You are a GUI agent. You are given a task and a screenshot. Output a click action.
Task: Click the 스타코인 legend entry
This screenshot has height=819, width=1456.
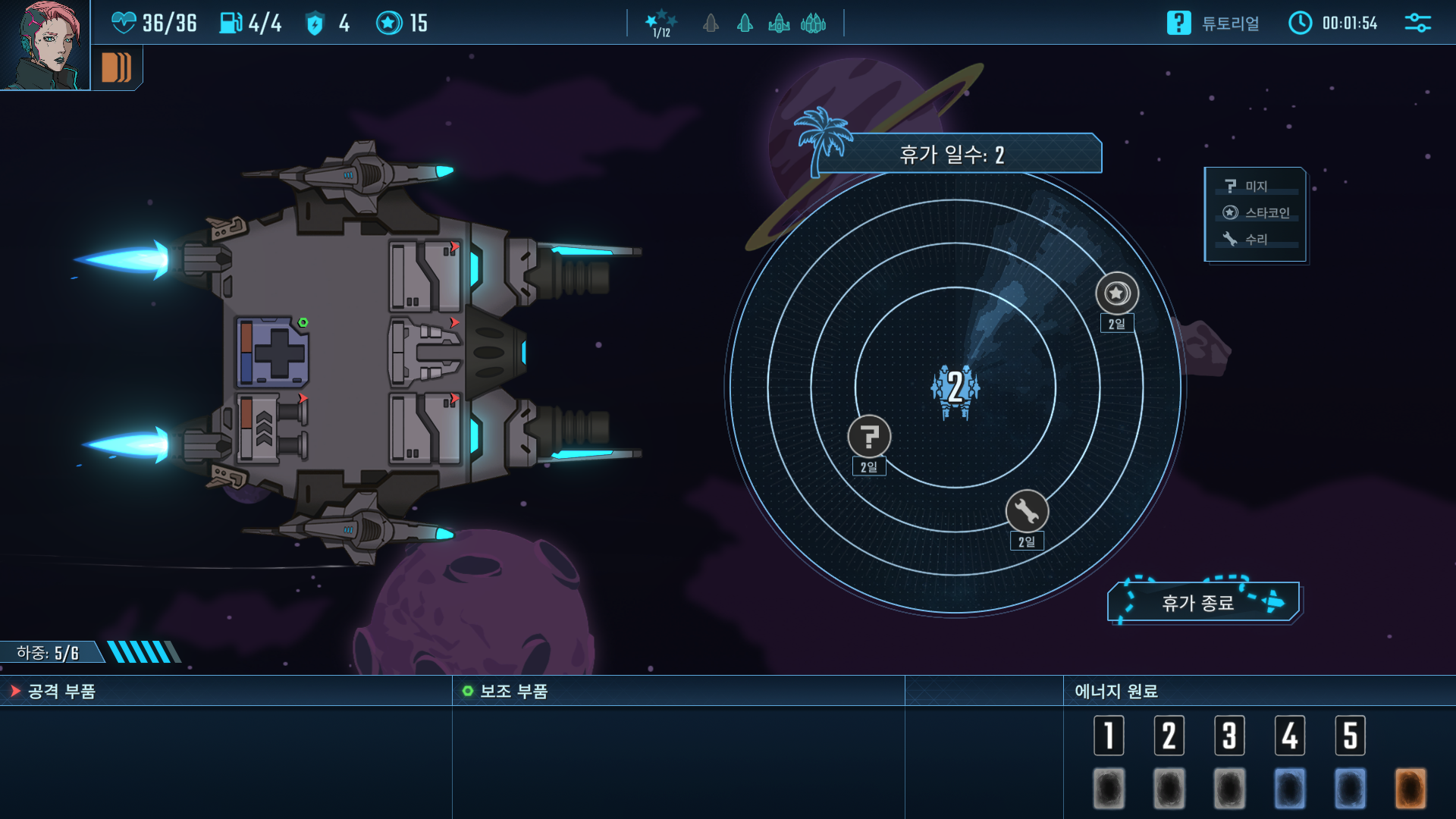(x=1255, y=213)
